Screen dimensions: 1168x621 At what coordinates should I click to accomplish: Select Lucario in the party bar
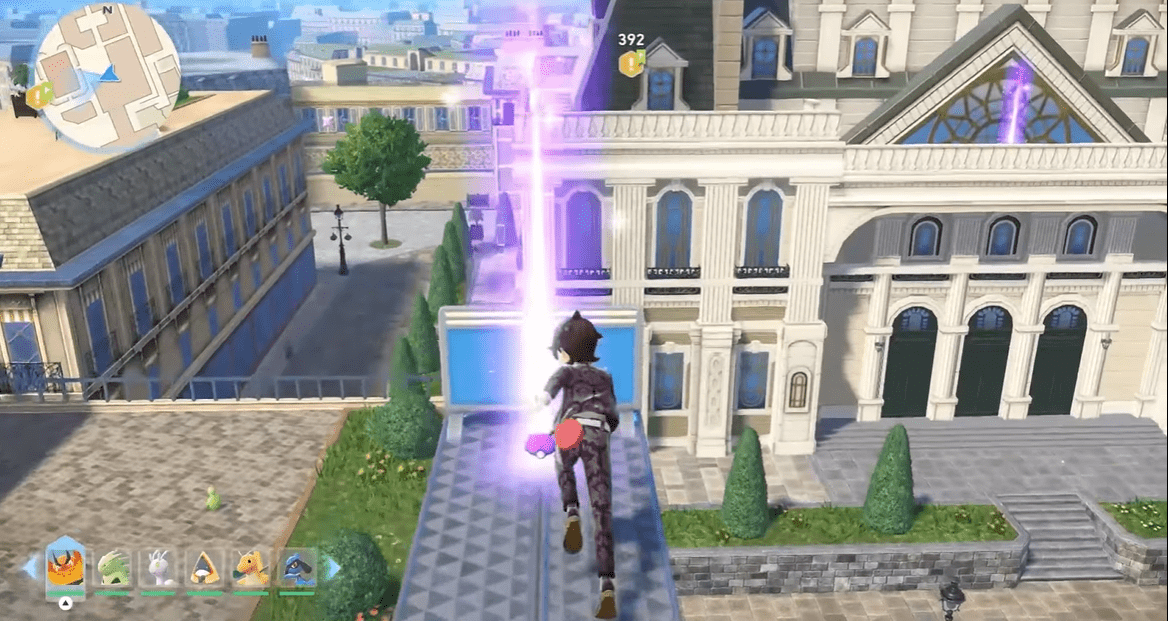tap(298, 569)
